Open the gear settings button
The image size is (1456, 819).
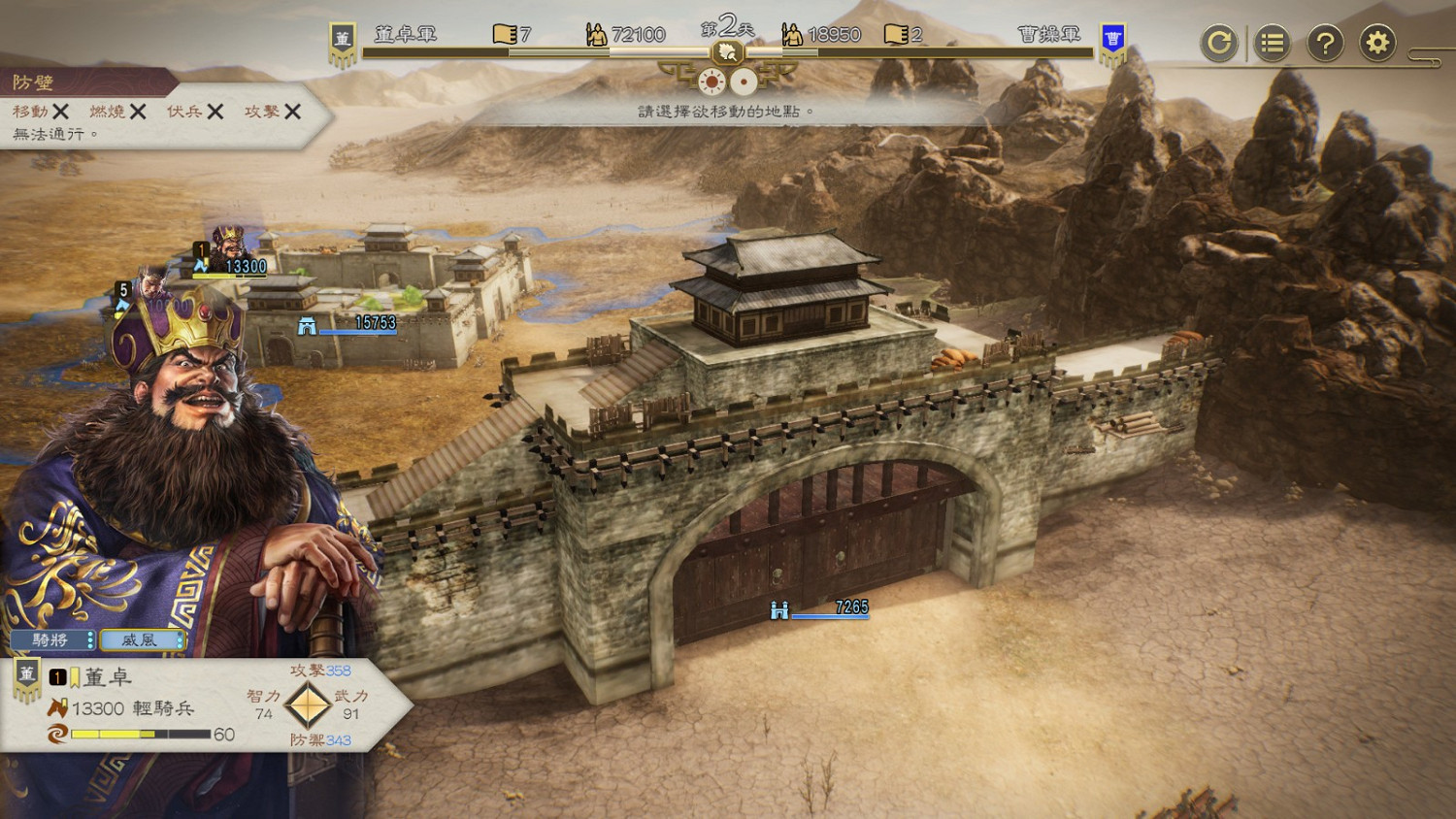(x=1377, y=43)
